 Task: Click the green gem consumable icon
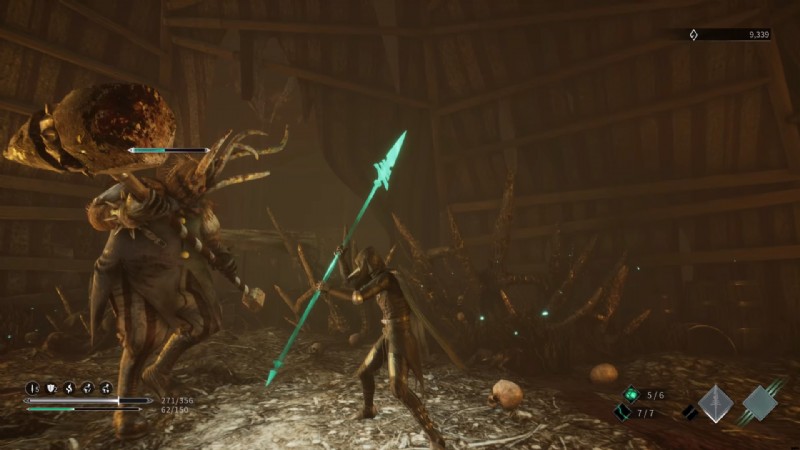click(x=631, y=395)
